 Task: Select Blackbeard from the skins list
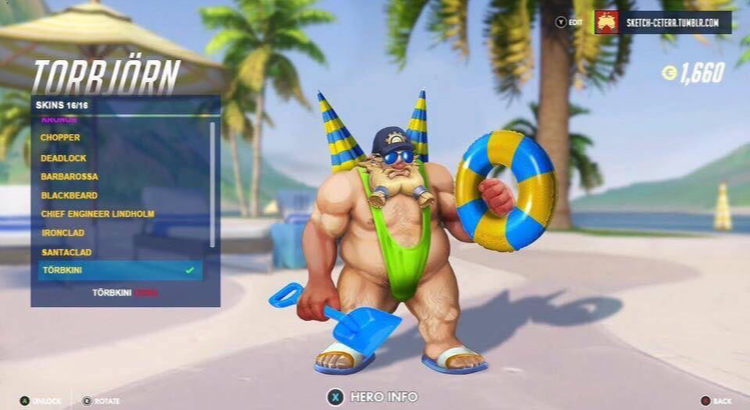pos(69,194)
